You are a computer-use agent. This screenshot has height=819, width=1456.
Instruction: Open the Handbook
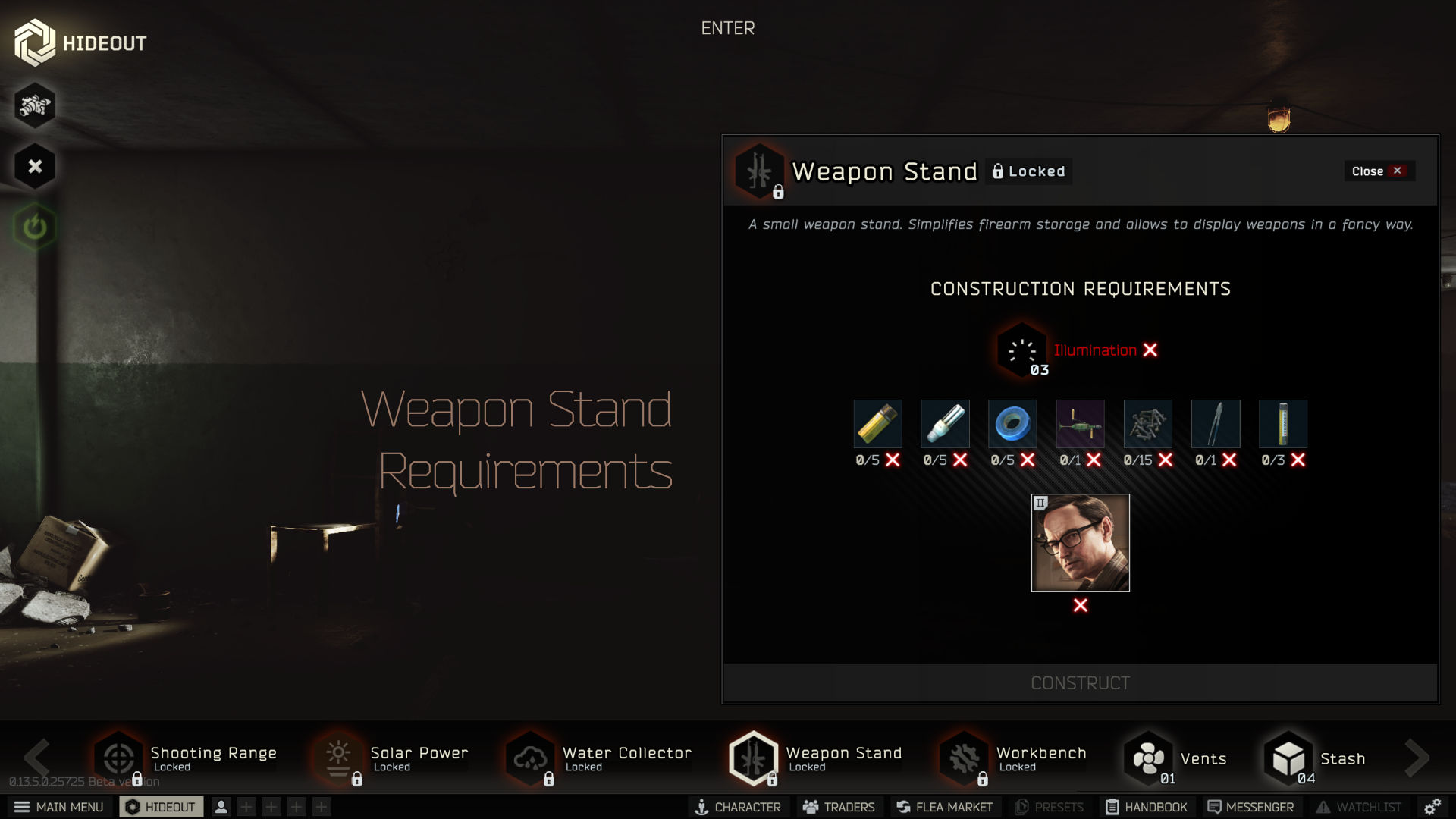click(x=1146, y=807)
